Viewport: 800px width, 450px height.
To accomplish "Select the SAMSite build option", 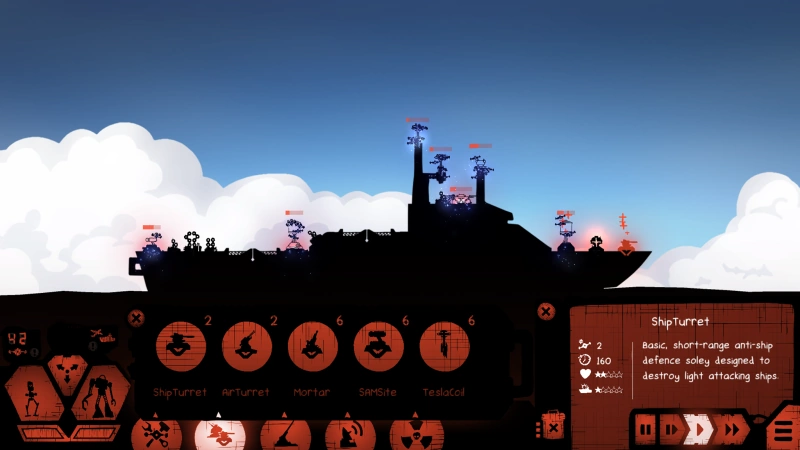I will click(x=378, y=346).
